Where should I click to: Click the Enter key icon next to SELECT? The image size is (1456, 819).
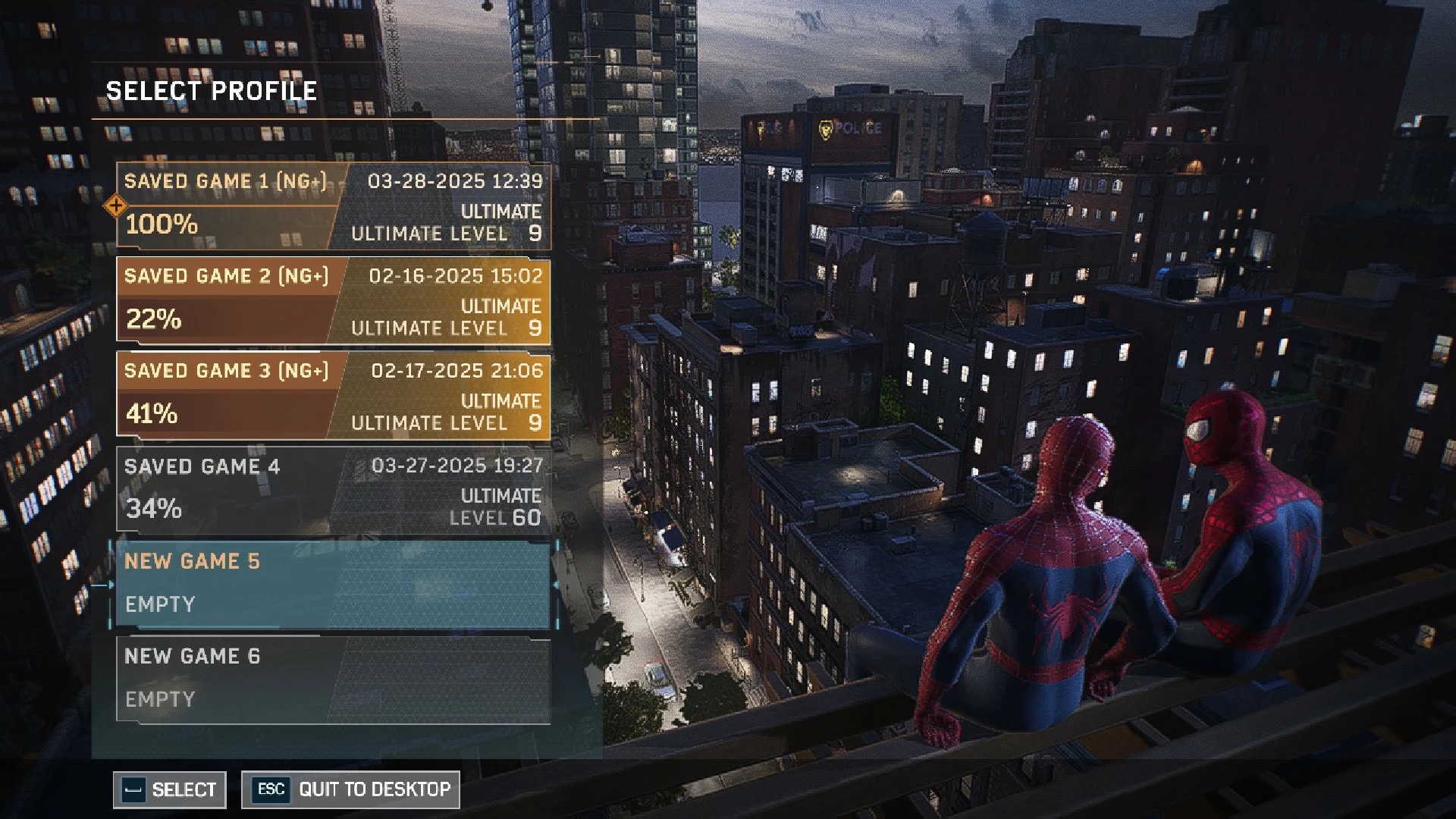133,789
